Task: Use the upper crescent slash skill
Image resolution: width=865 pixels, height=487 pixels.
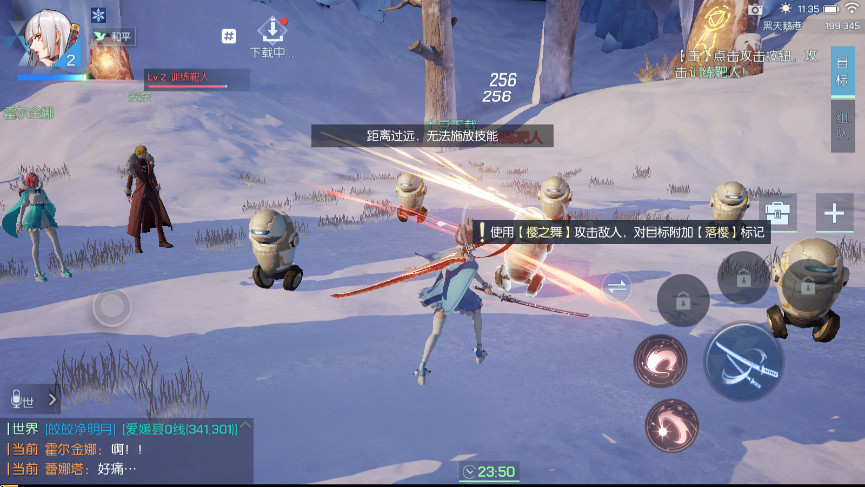Action: 660,361
